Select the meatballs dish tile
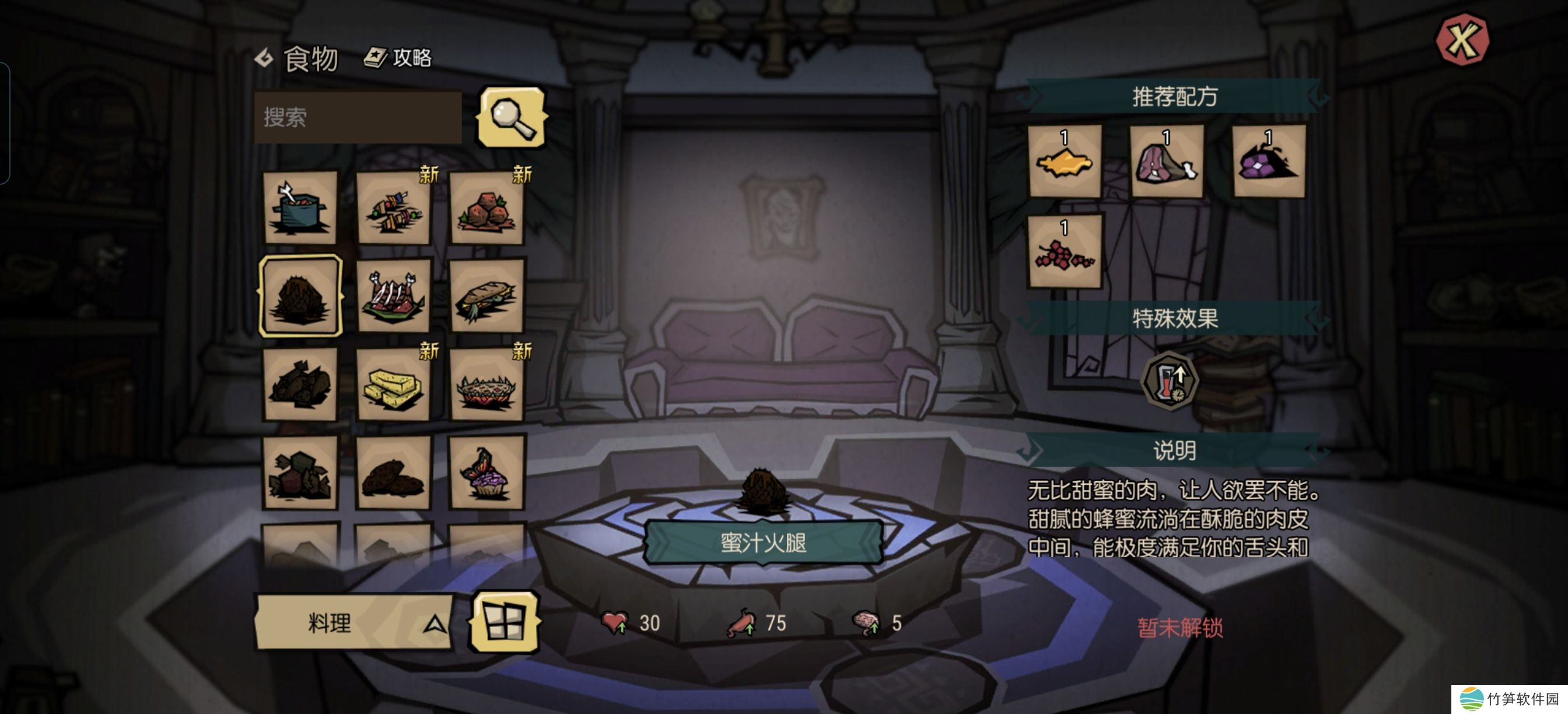This screenshot has height=714, width=1568. pos(487,209)
